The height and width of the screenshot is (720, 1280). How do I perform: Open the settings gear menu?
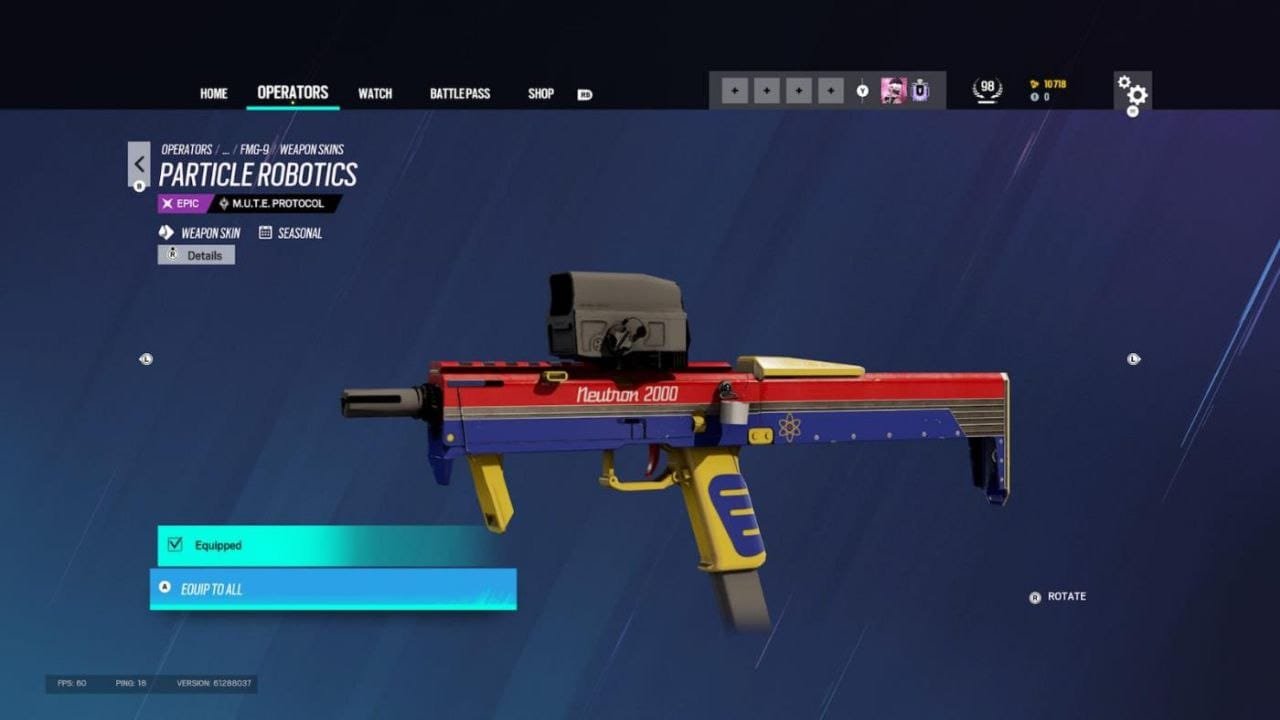coord(1133,93)
